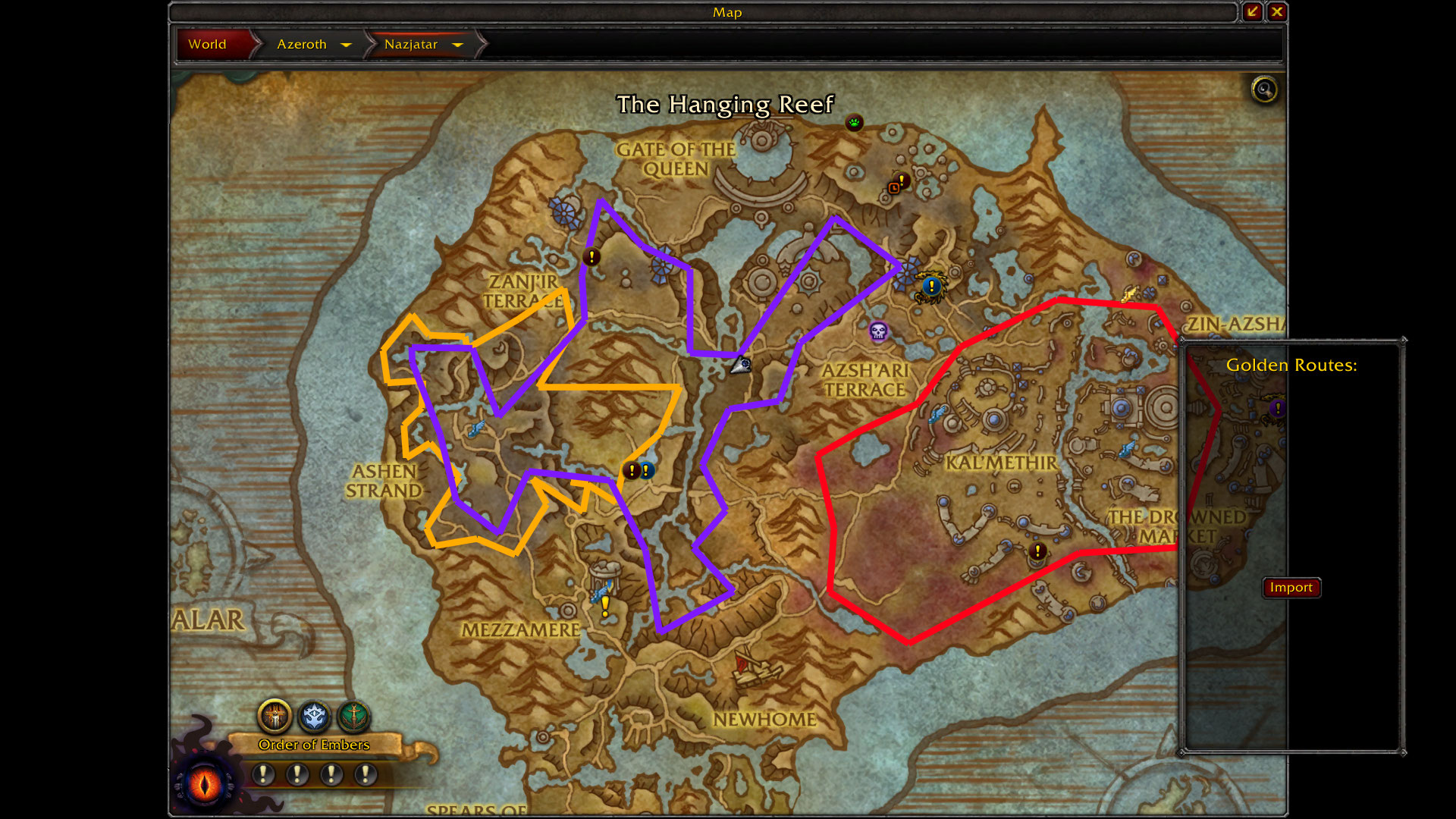Close the map window

click(1277, 12)
